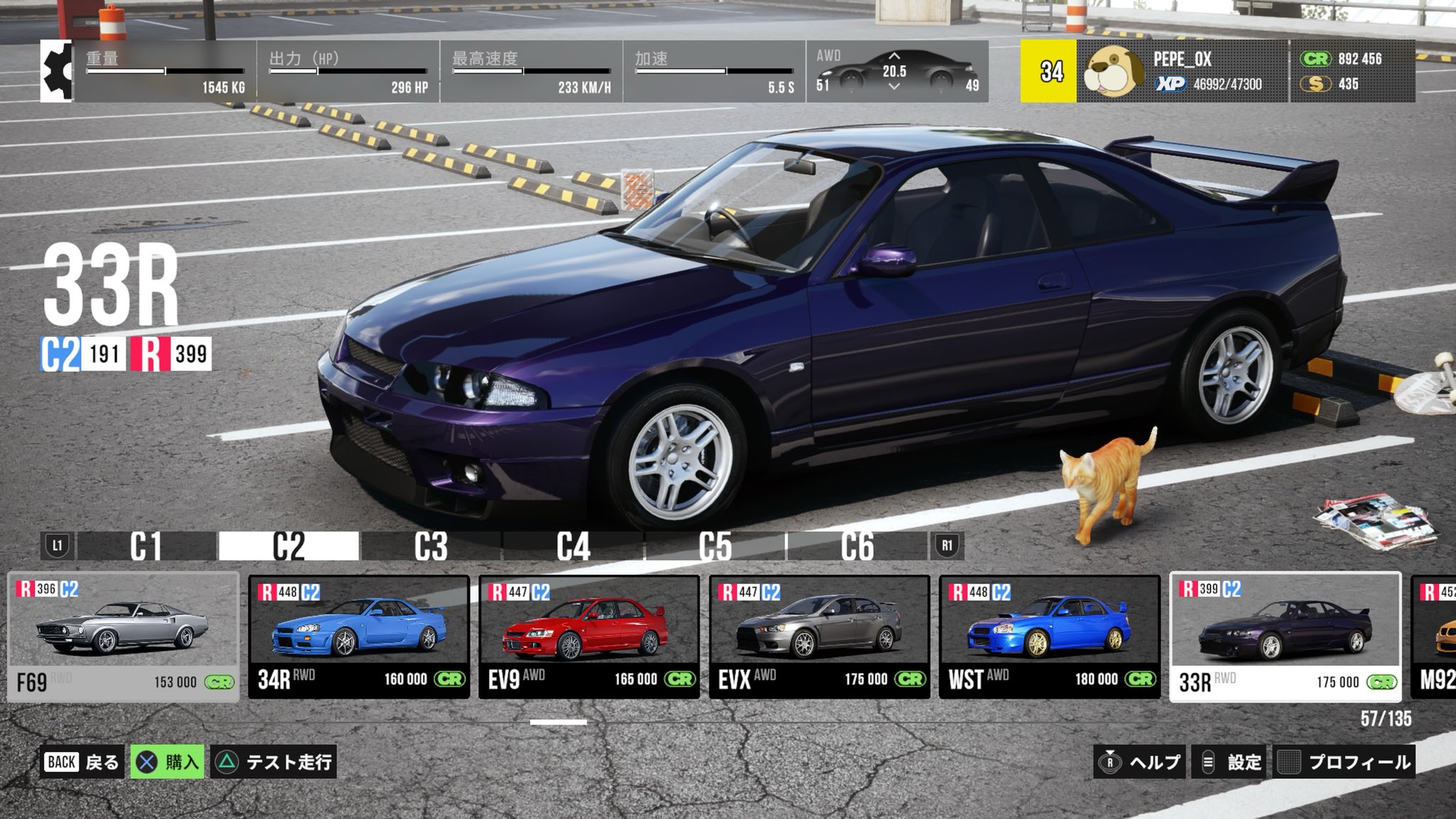Open the 設定 settings button
The width and height of the screenshot is (1456, 819).
1231,762
